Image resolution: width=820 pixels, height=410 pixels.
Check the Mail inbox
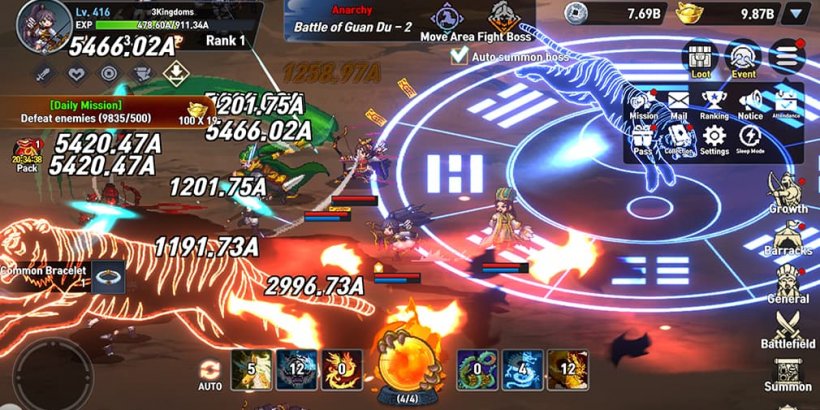tap(678, 103)
